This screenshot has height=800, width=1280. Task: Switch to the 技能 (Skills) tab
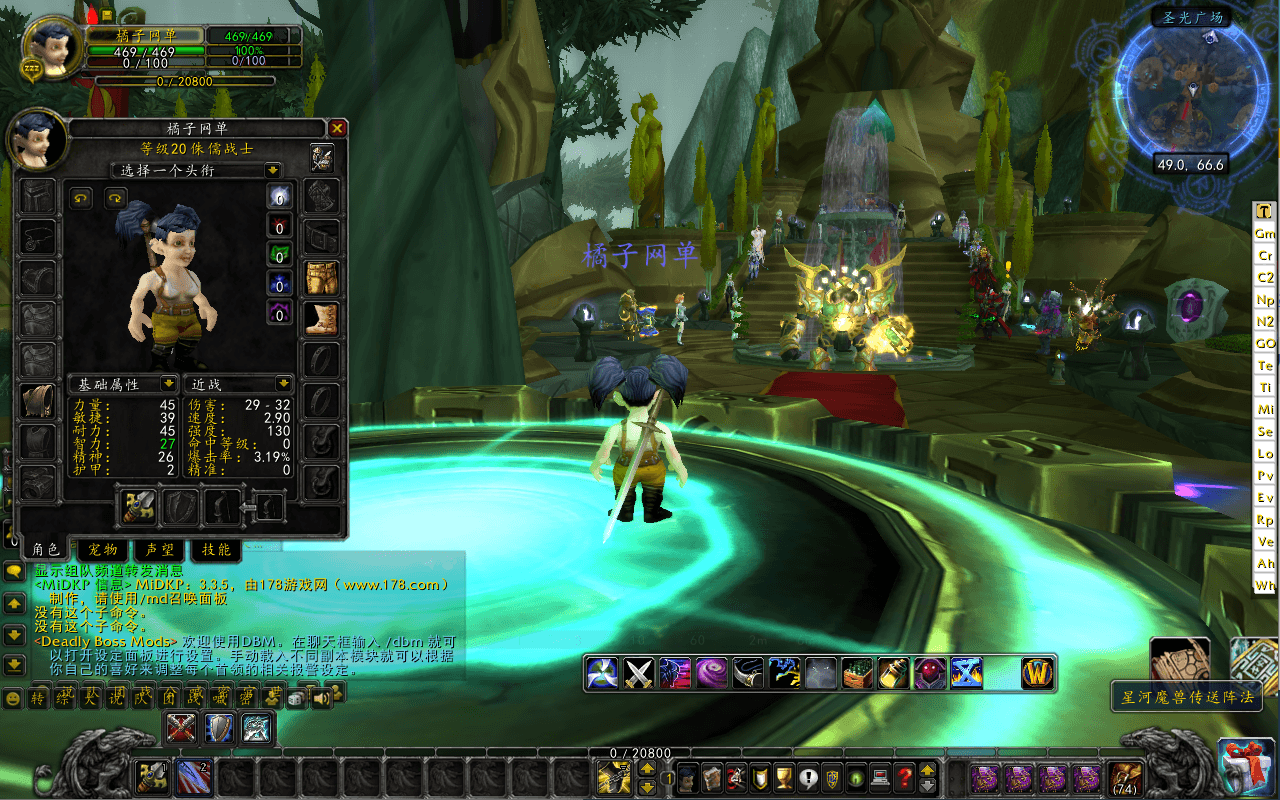tap(216, 549)
